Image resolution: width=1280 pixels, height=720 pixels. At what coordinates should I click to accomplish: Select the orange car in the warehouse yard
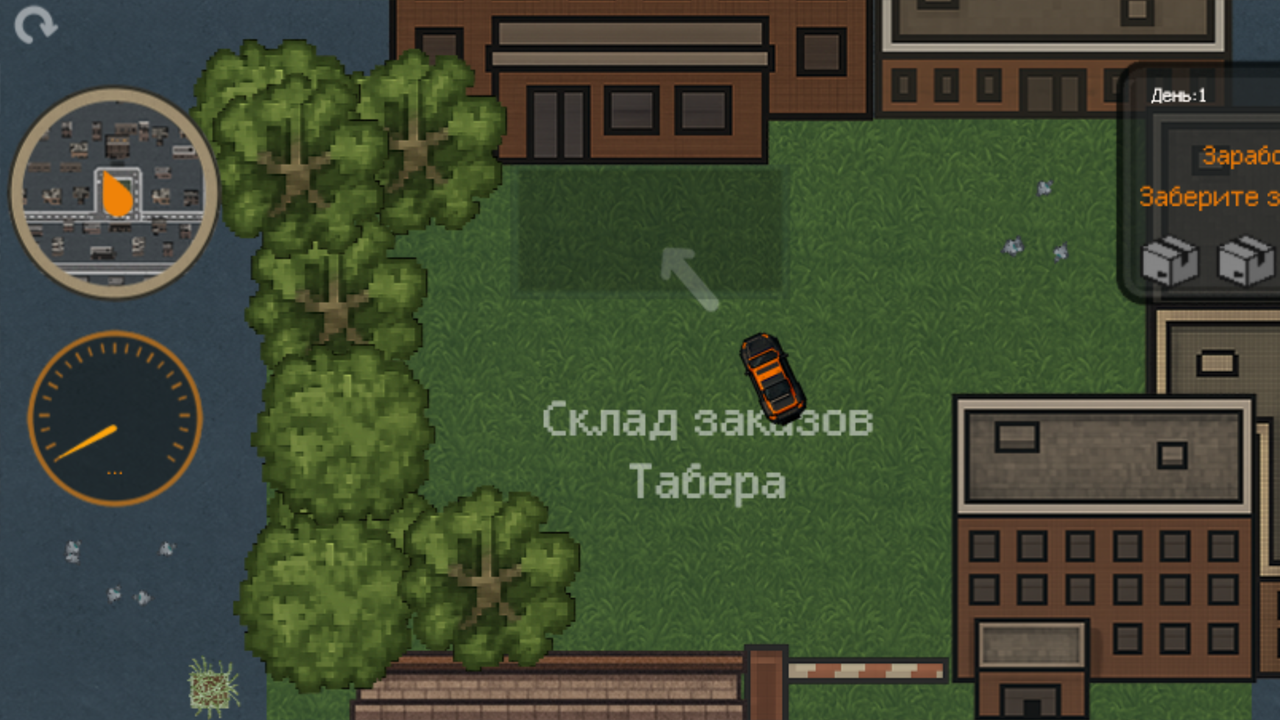pos(772,372)
